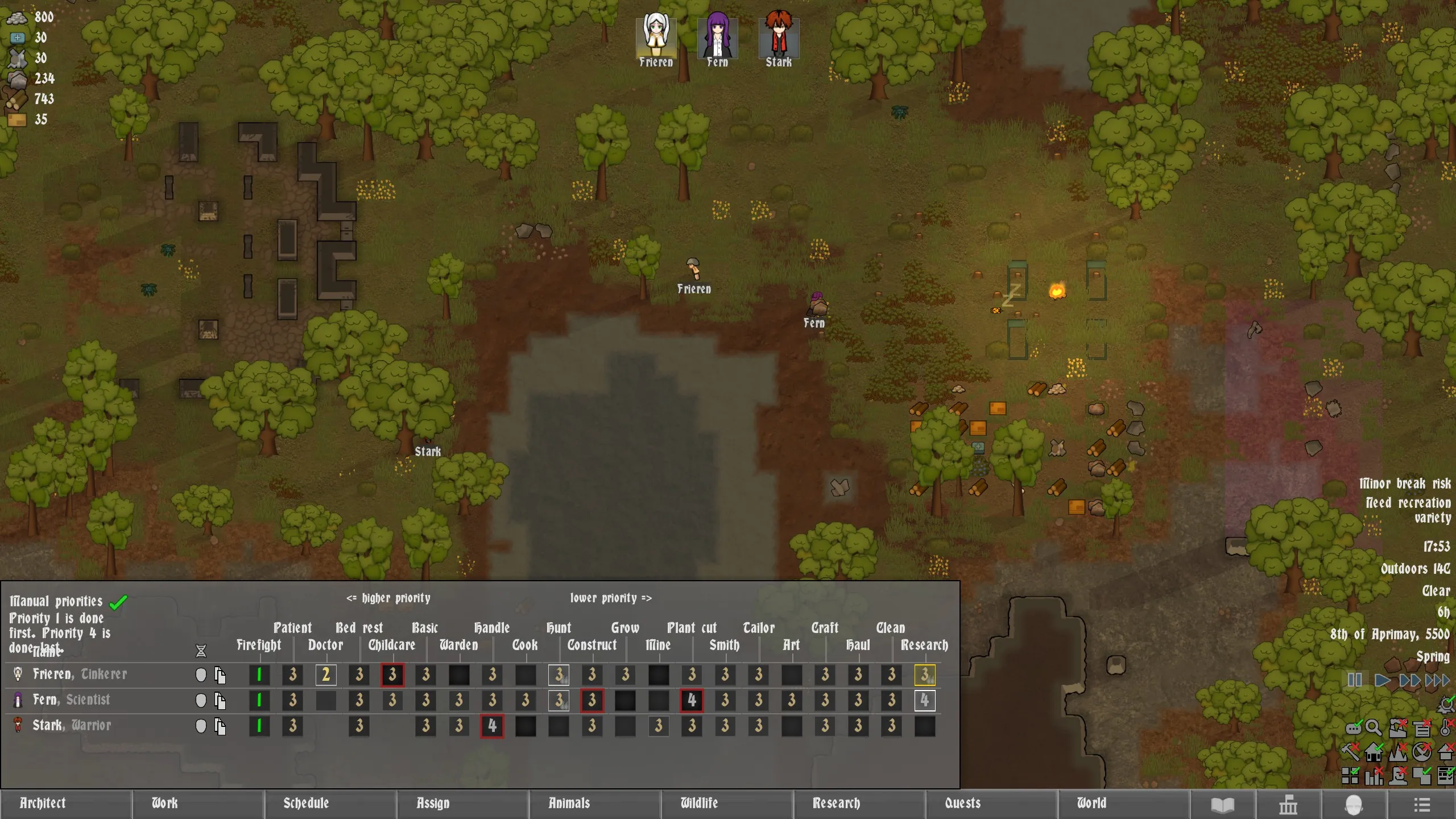Open the Architect menu
Viewport: 1456px width, 819px height.
tap(65, 803)
